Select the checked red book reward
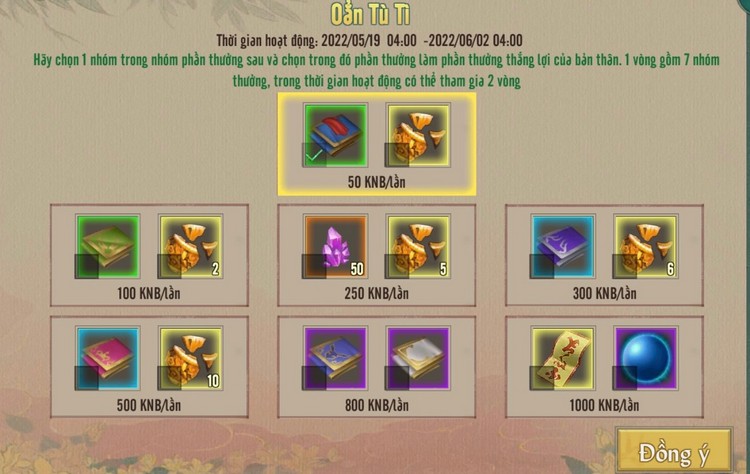750x474 pixels. 336,134
